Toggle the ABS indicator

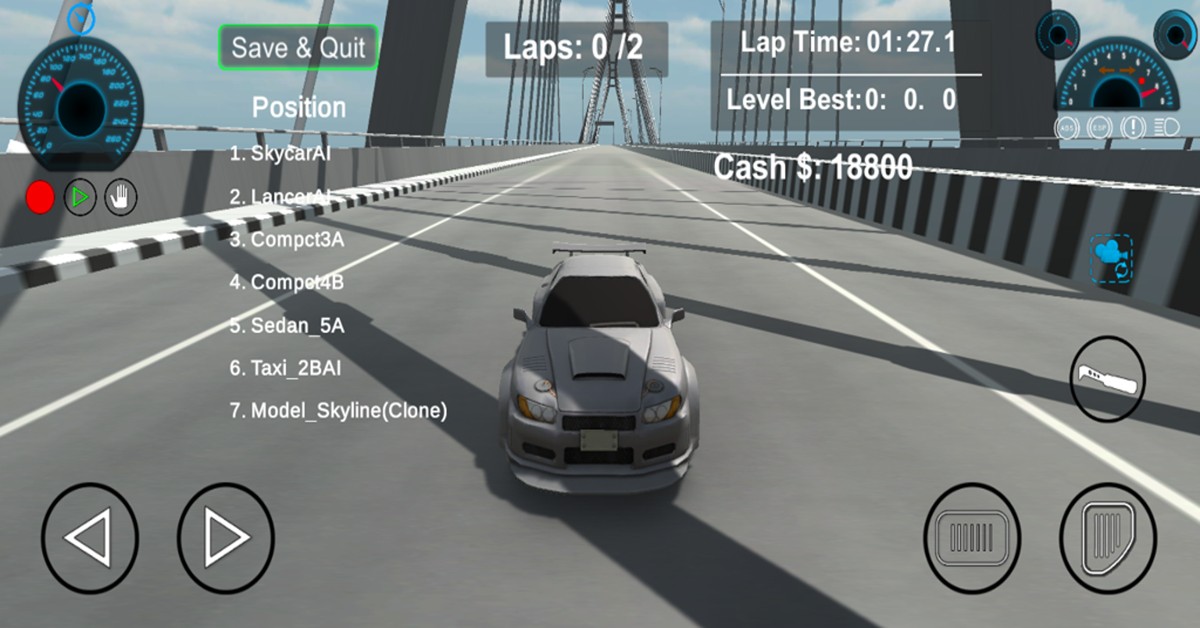tap(1068, 127)
